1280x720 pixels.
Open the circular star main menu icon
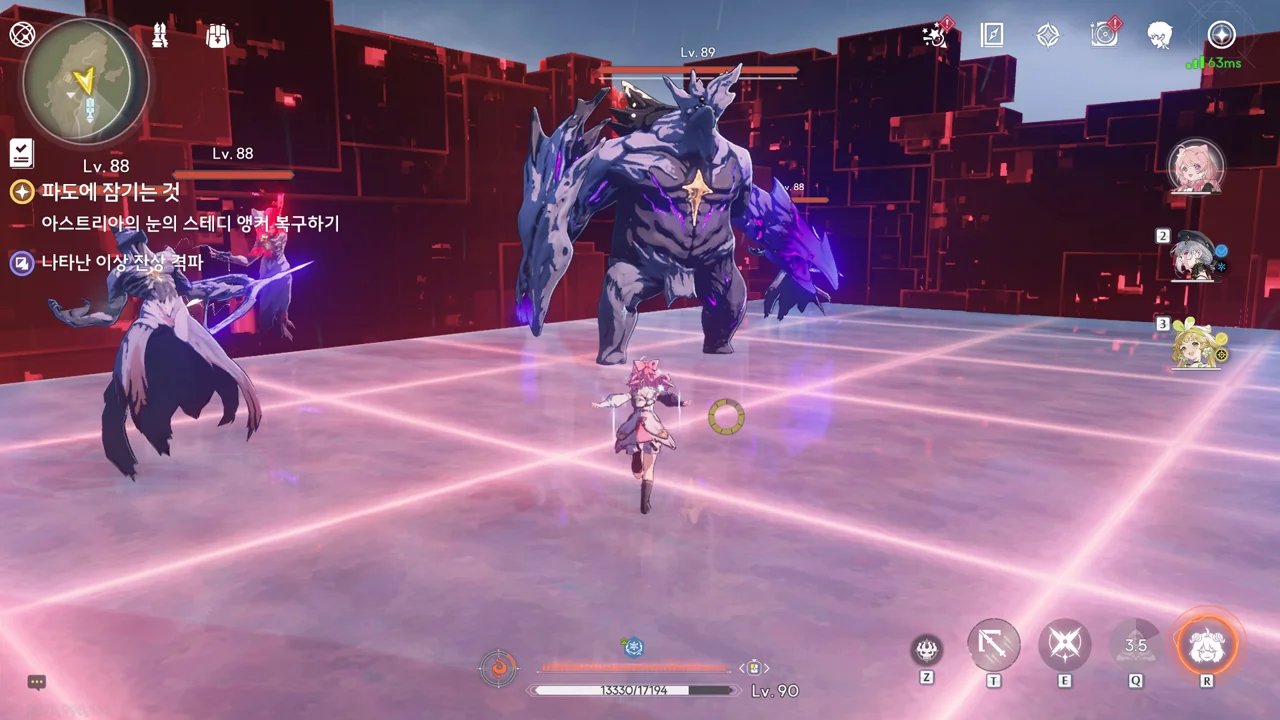click(1221, 35)
